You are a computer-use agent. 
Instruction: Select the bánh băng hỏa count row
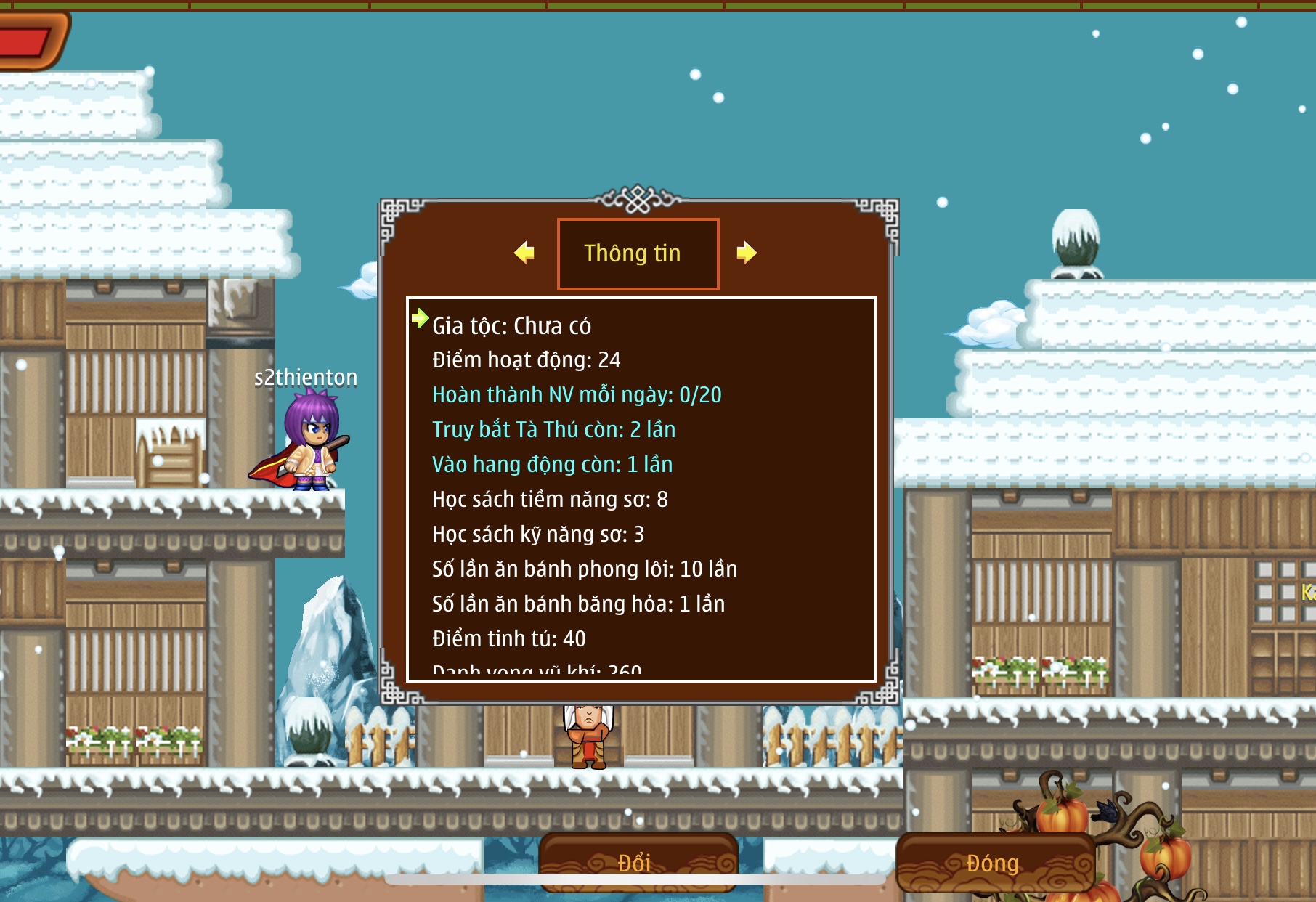578,604
